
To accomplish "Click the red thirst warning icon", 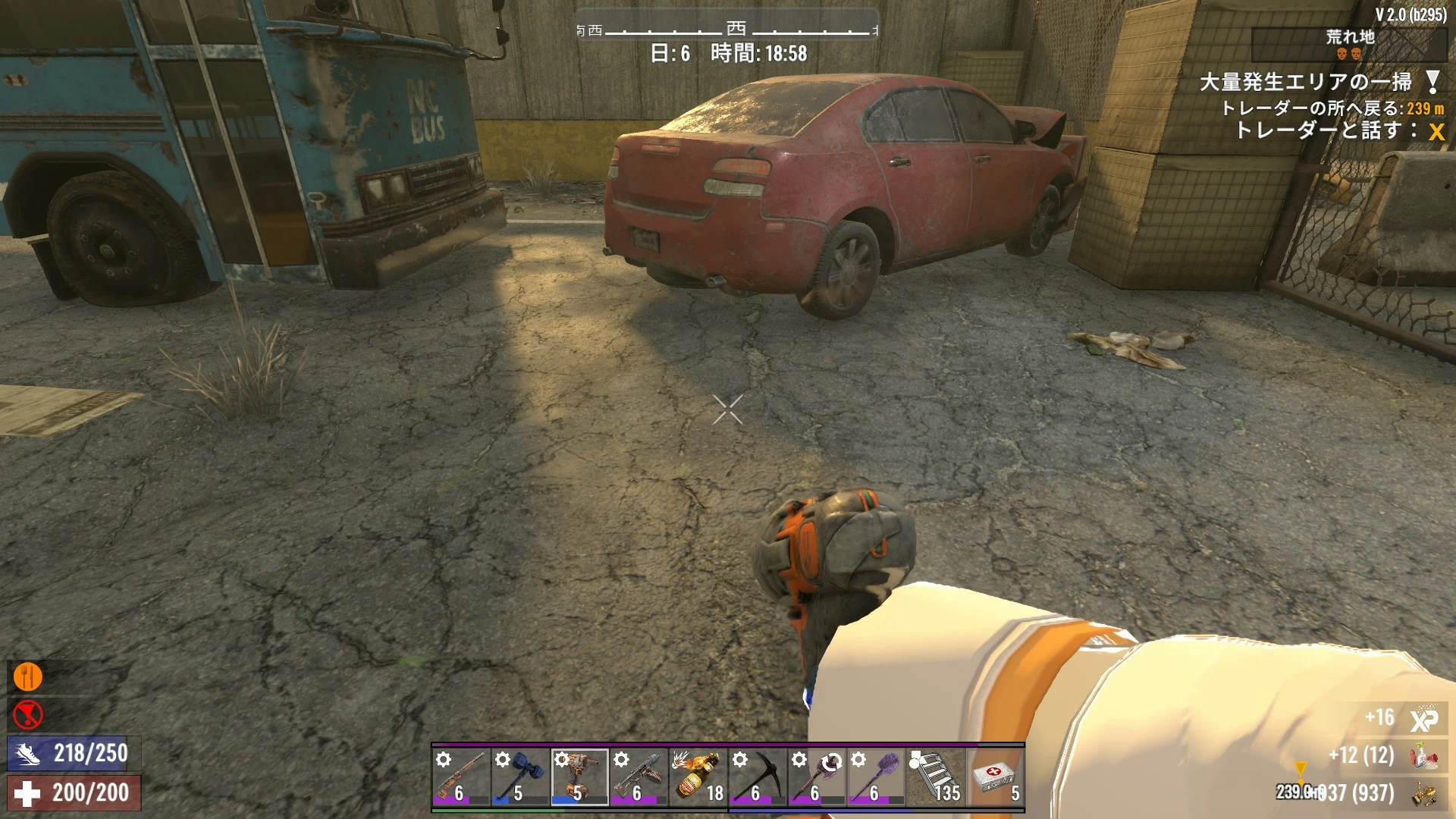I will click(28, 714).
